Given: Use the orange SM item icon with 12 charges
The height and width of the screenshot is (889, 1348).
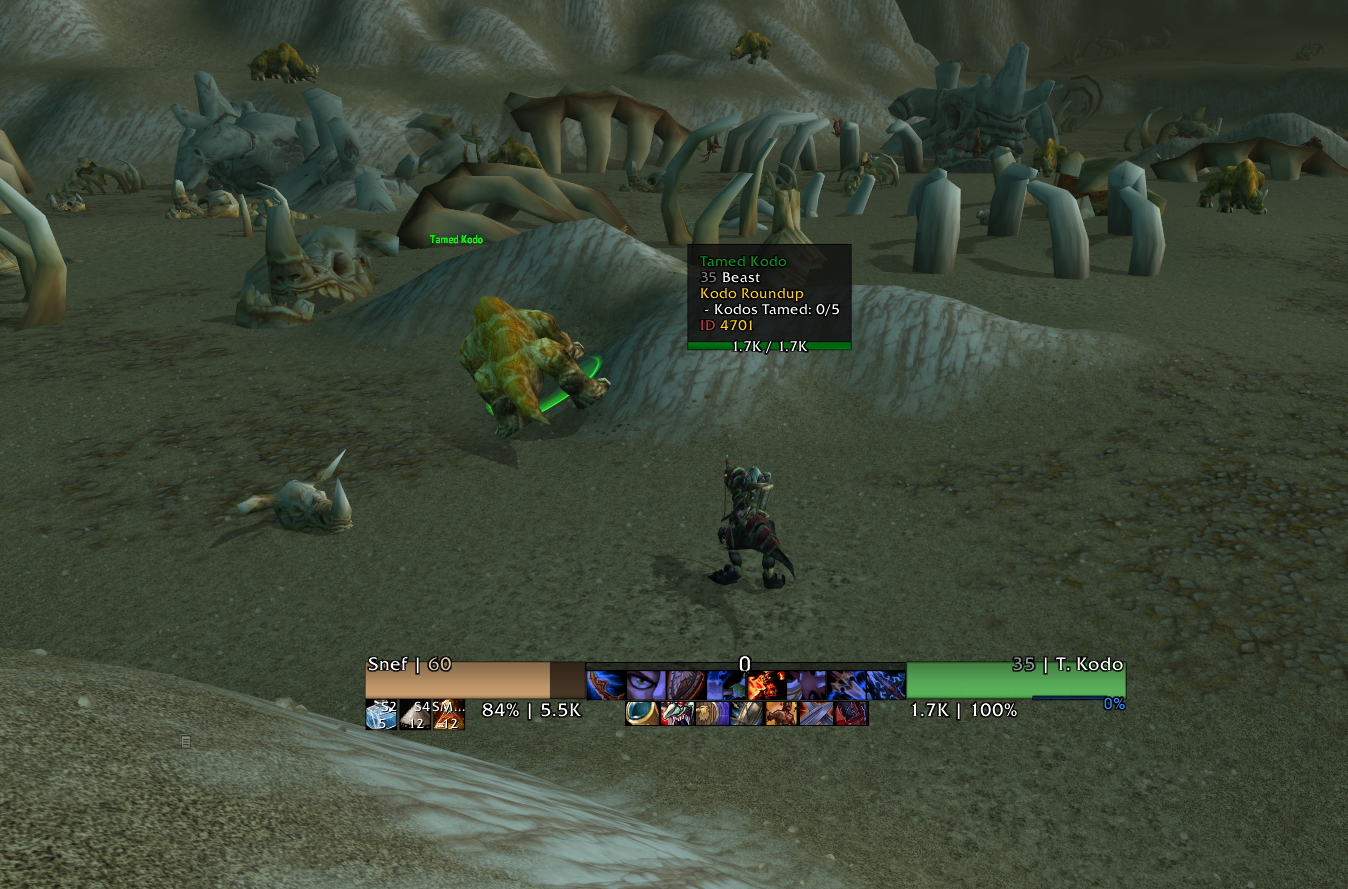Looking at the screenshot, I should pyautogui.click(x=448, y=716).
